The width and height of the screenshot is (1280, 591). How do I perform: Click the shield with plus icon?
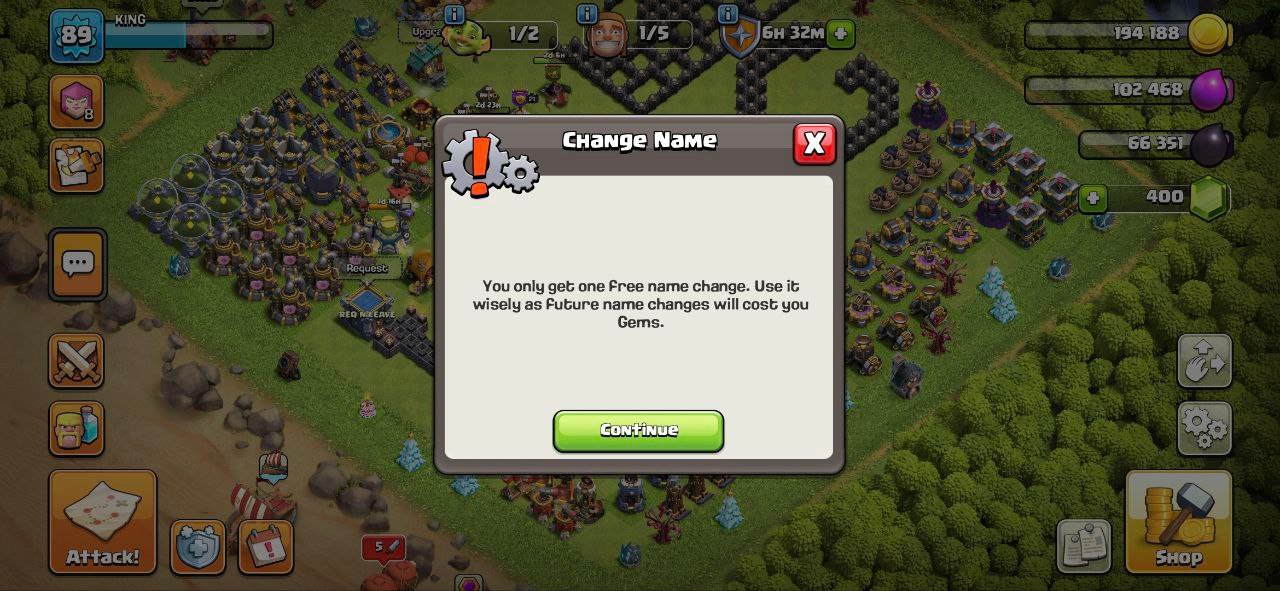(x=197, y=547)
